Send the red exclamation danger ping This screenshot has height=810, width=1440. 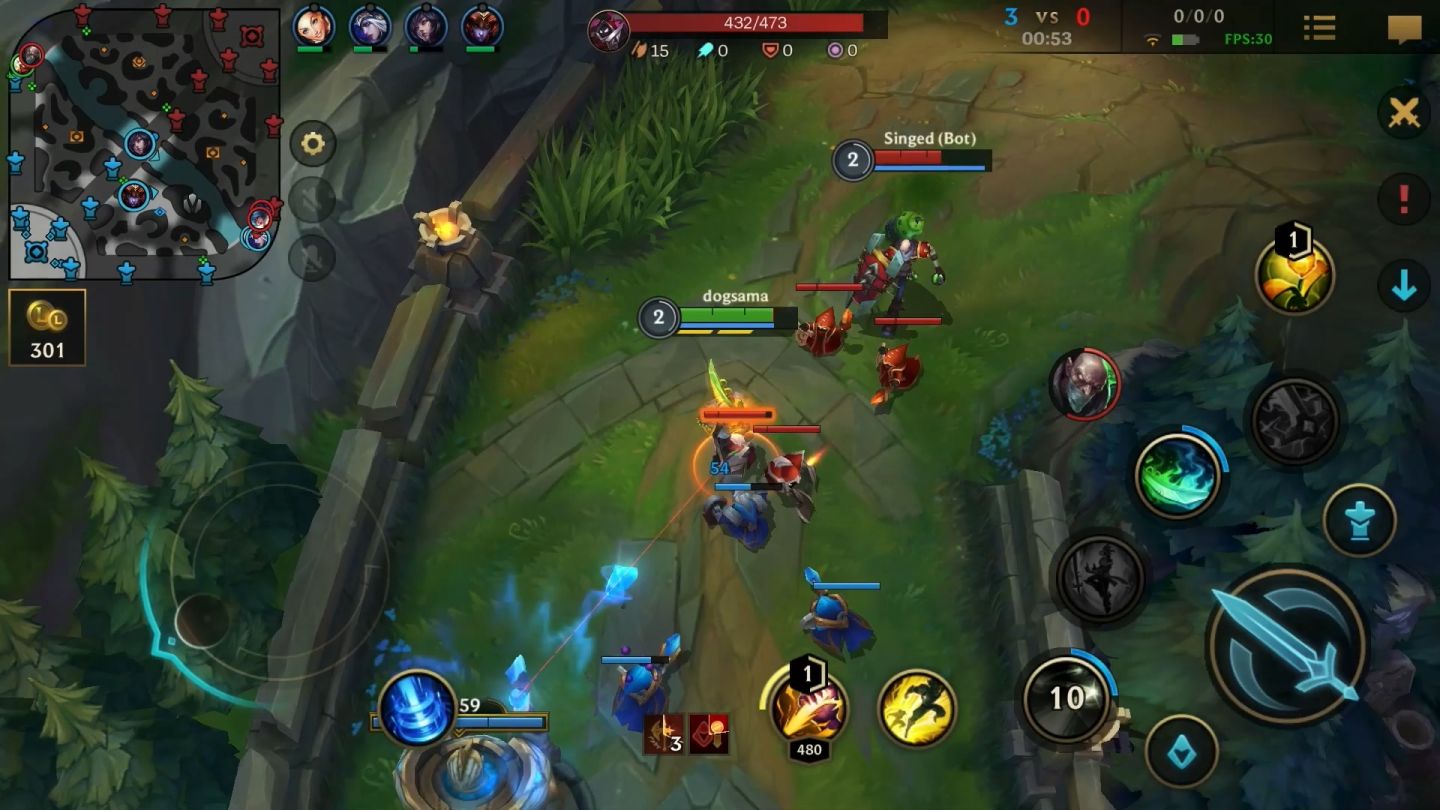coord(1403,199)
